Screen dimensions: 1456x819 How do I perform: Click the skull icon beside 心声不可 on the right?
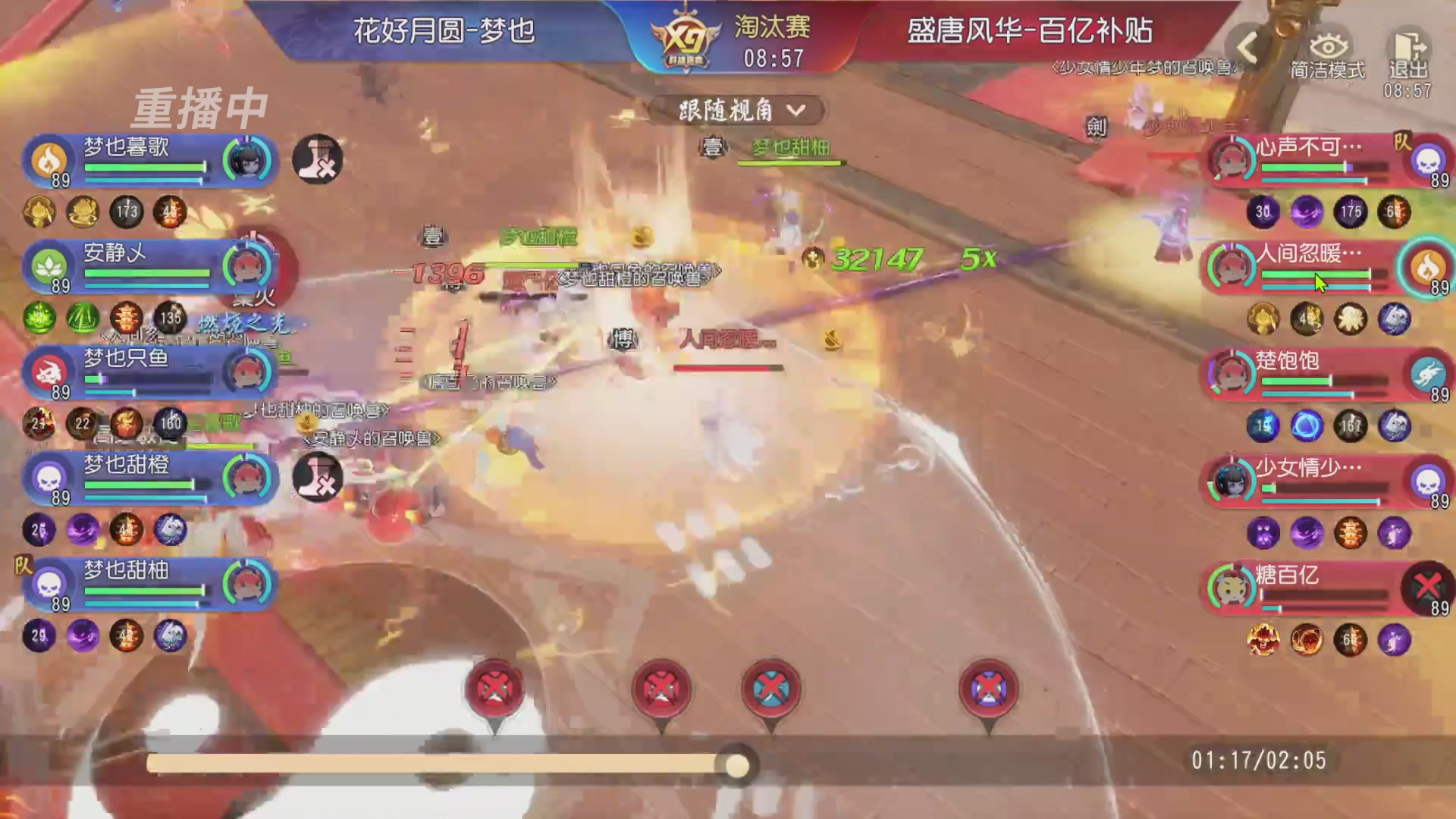coord(1427,160)
